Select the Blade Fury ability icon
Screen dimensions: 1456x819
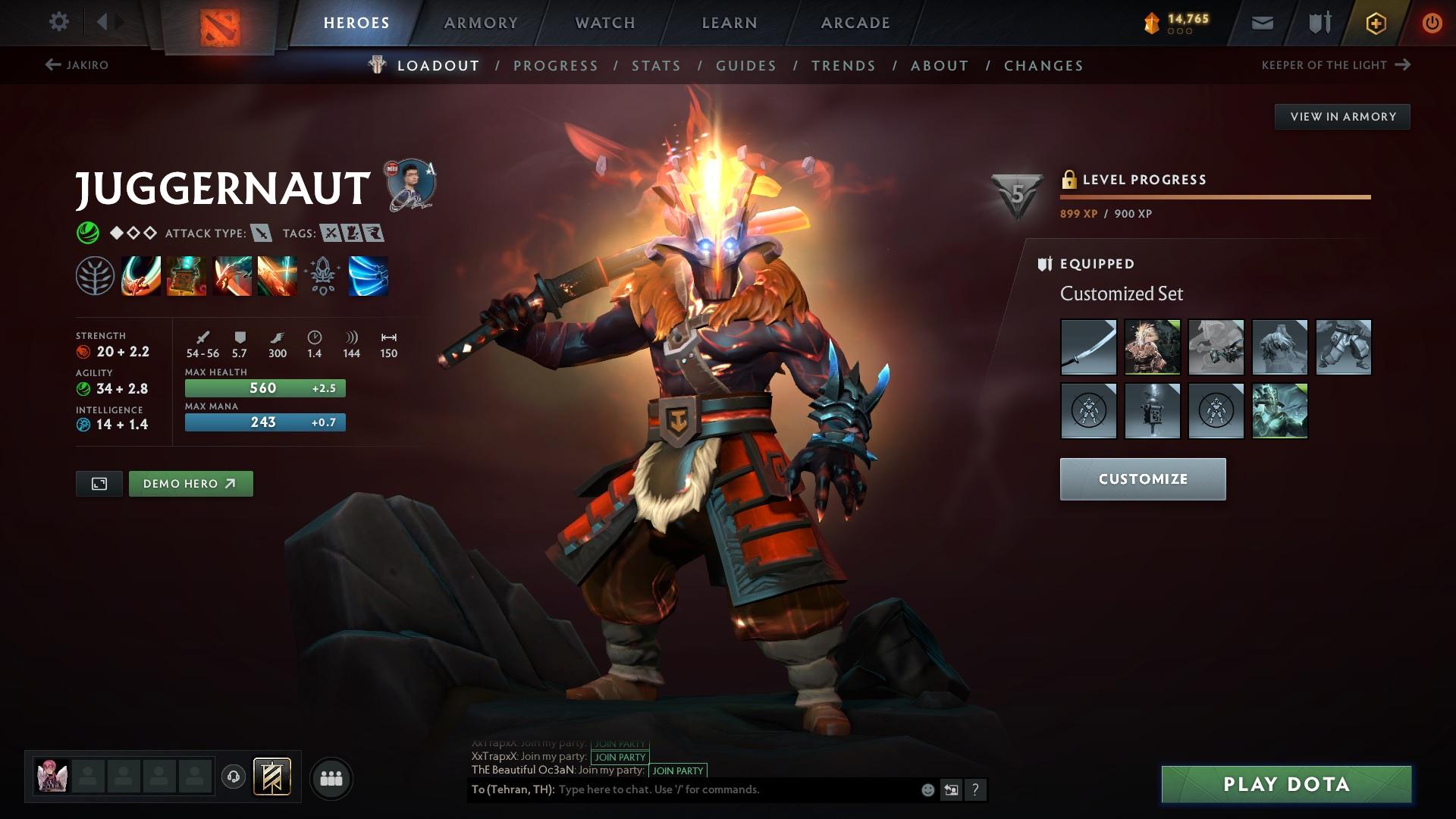[x=140, y=277]
